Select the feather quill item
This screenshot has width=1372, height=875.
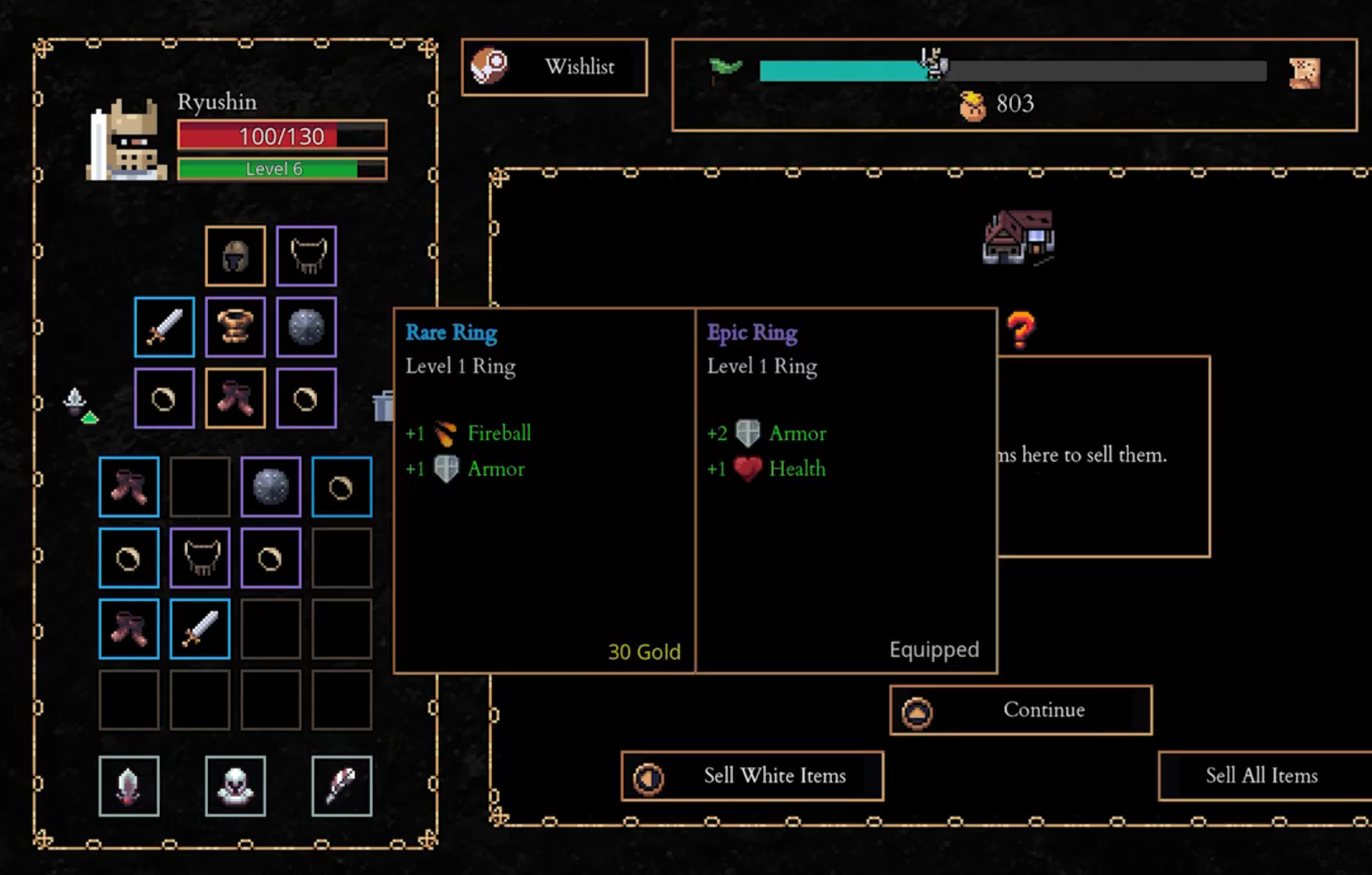click(342, 785)
